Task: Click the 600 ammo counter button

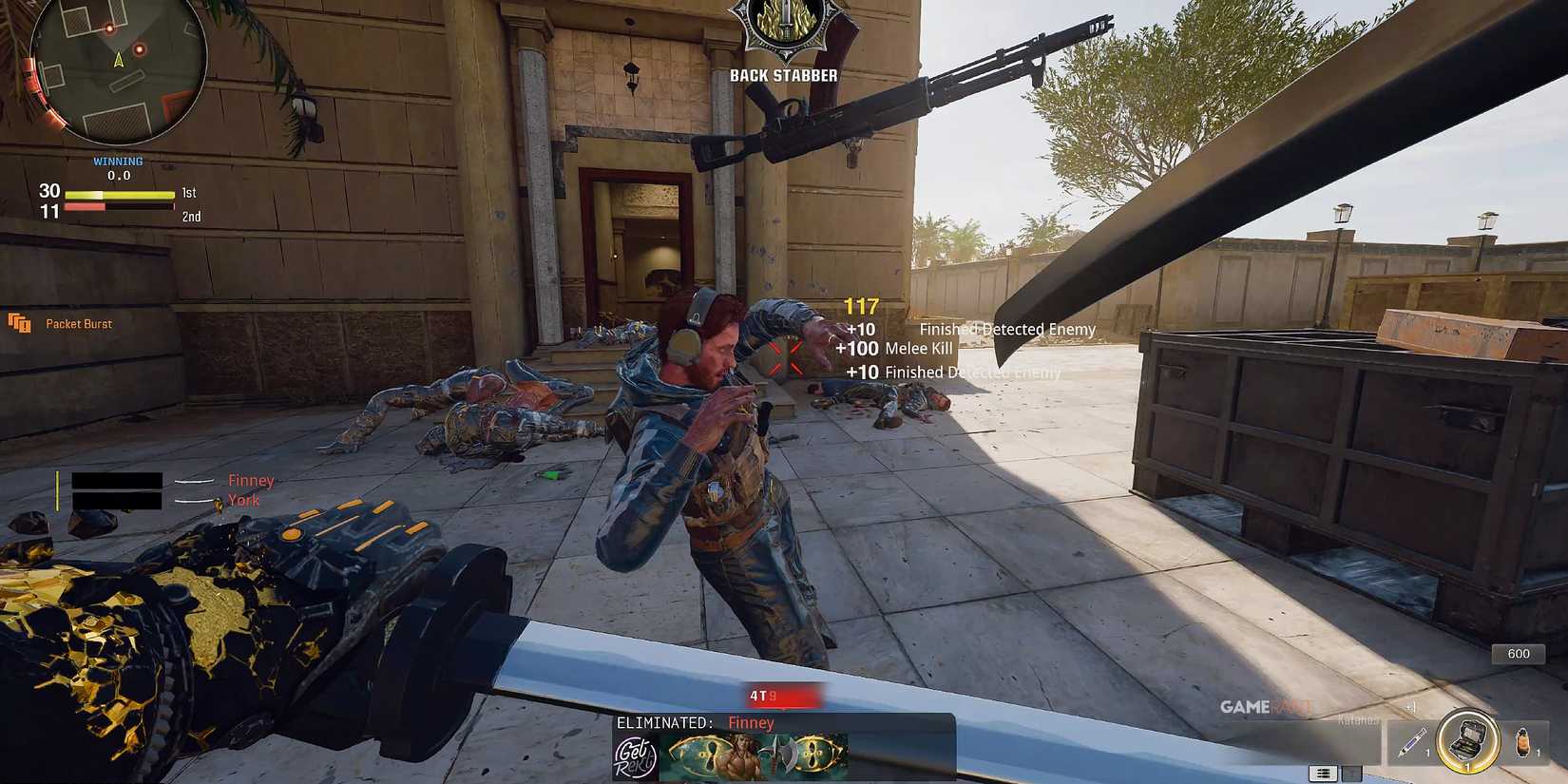Action: 1517,654
